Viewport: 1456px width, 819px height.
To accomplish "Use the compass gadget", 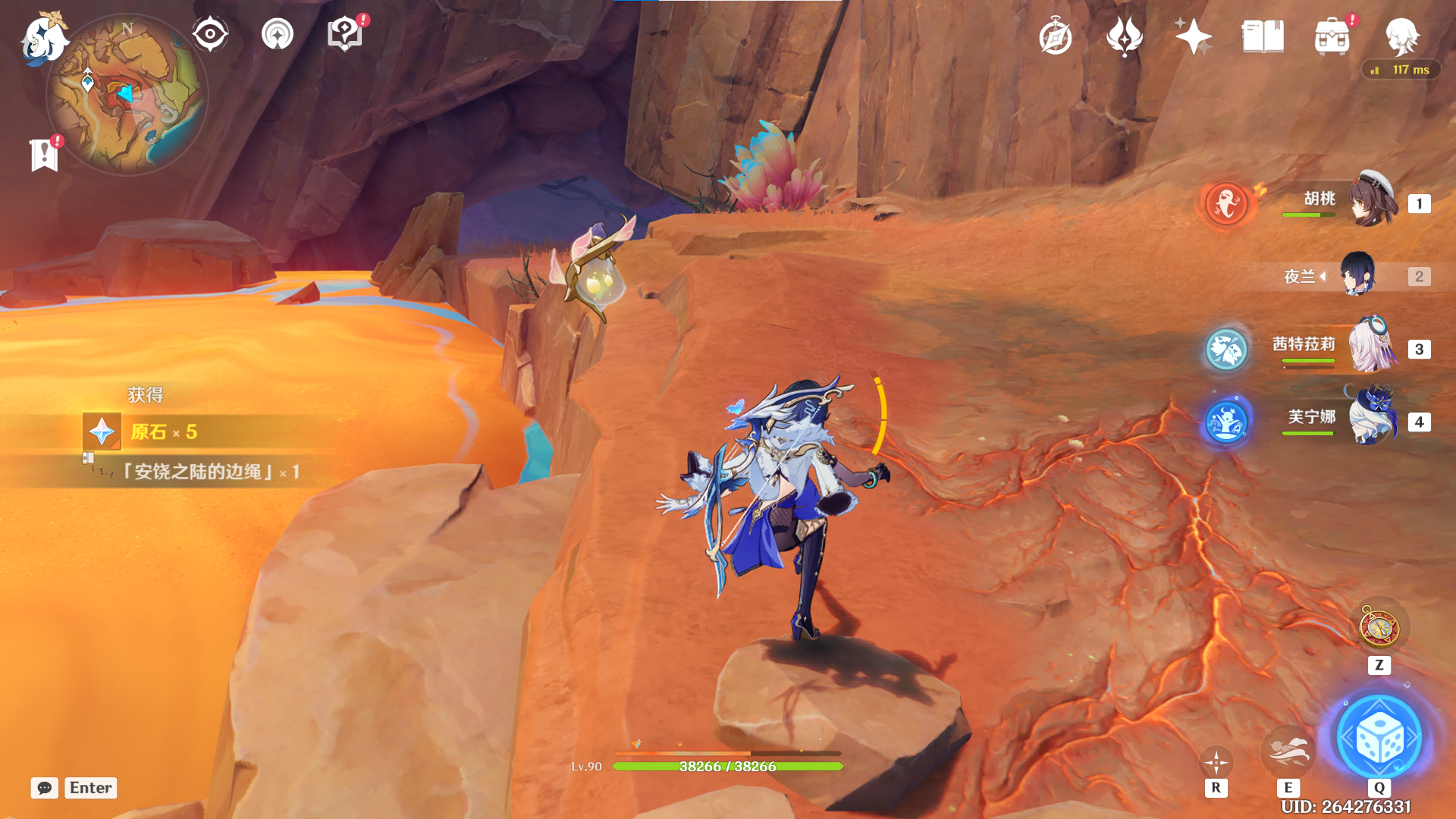I will 1379,628.
